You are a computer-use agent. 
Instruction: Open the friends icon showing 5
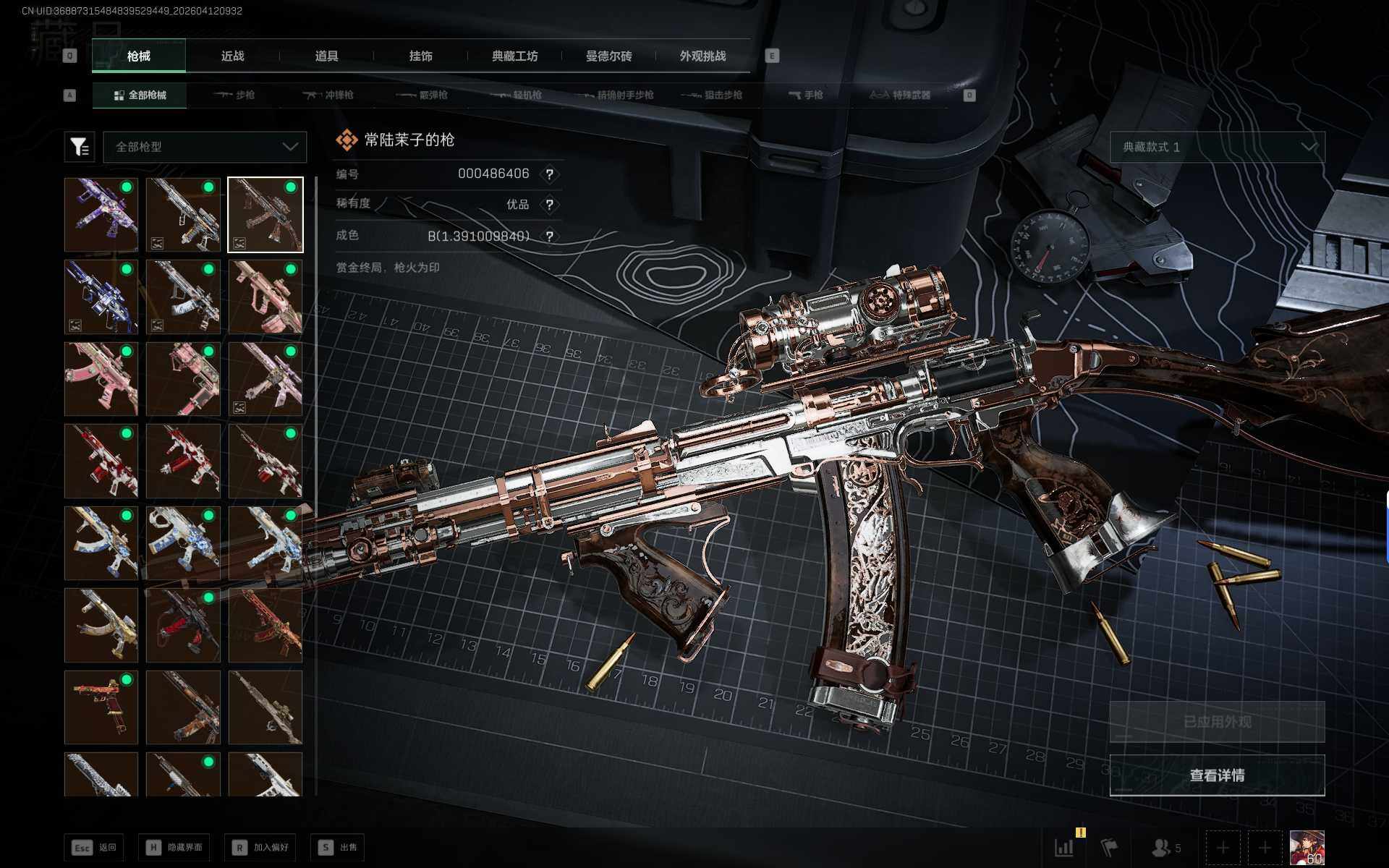(1165, 848)
